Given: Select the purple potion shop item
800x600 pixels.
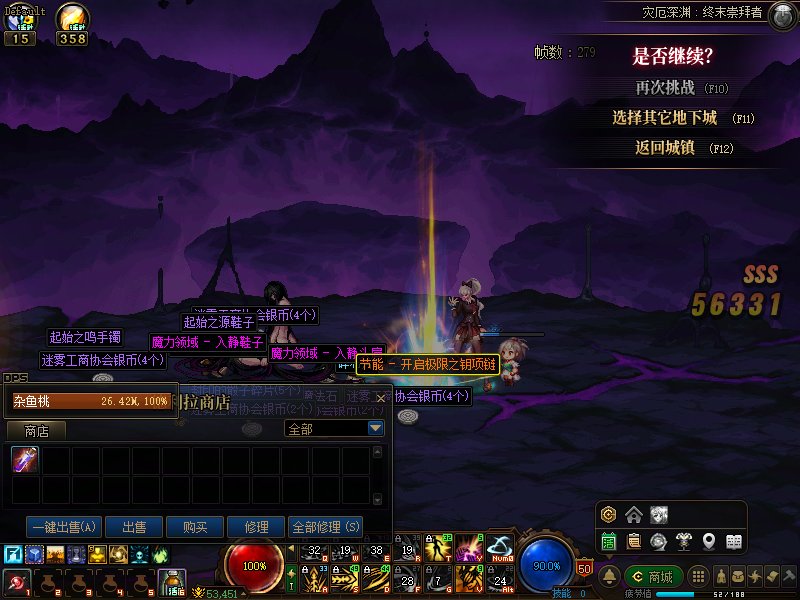Looking at the screenshot, I should 25,460.
